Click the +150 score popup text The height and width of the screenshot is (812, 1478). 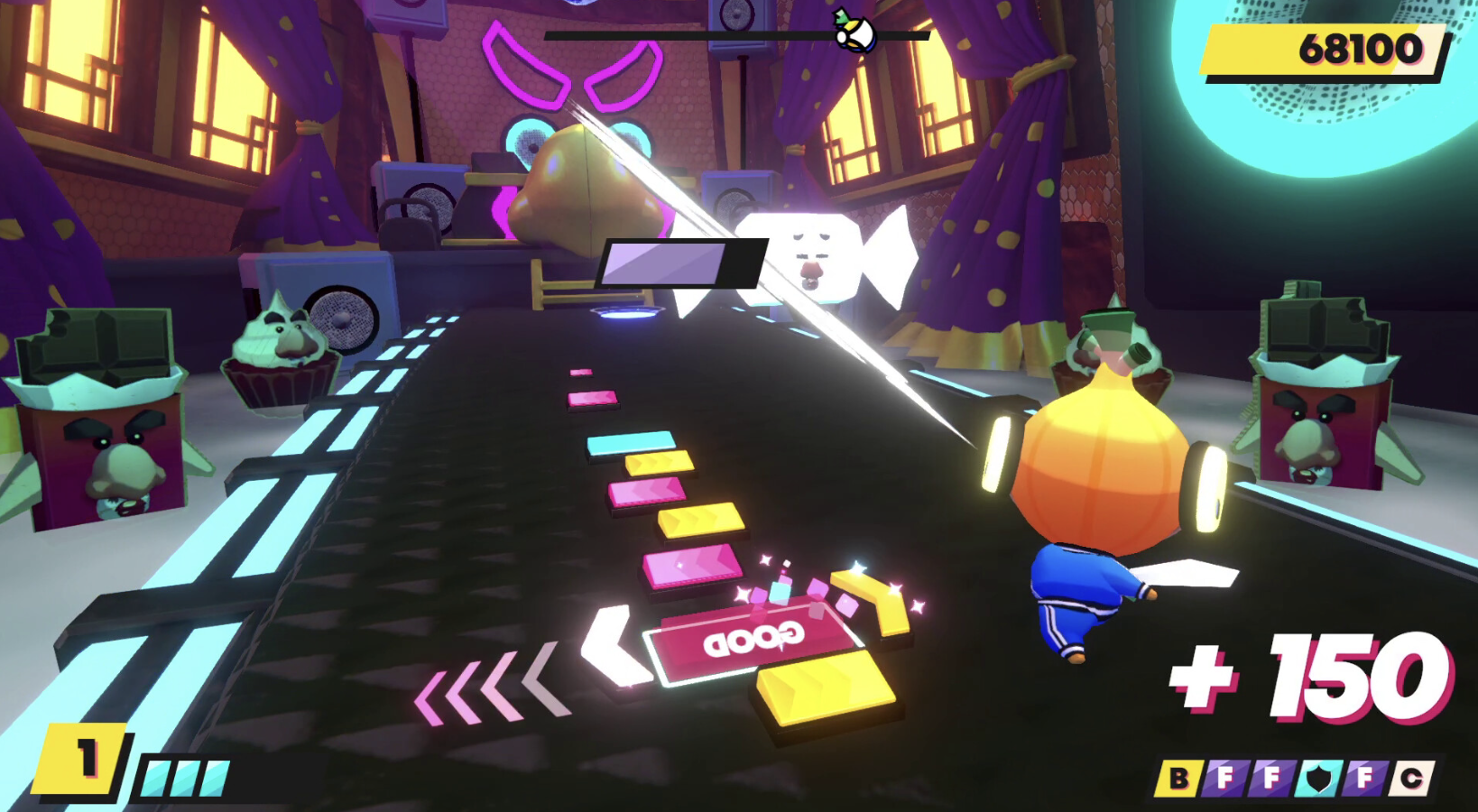[1298, 675]
